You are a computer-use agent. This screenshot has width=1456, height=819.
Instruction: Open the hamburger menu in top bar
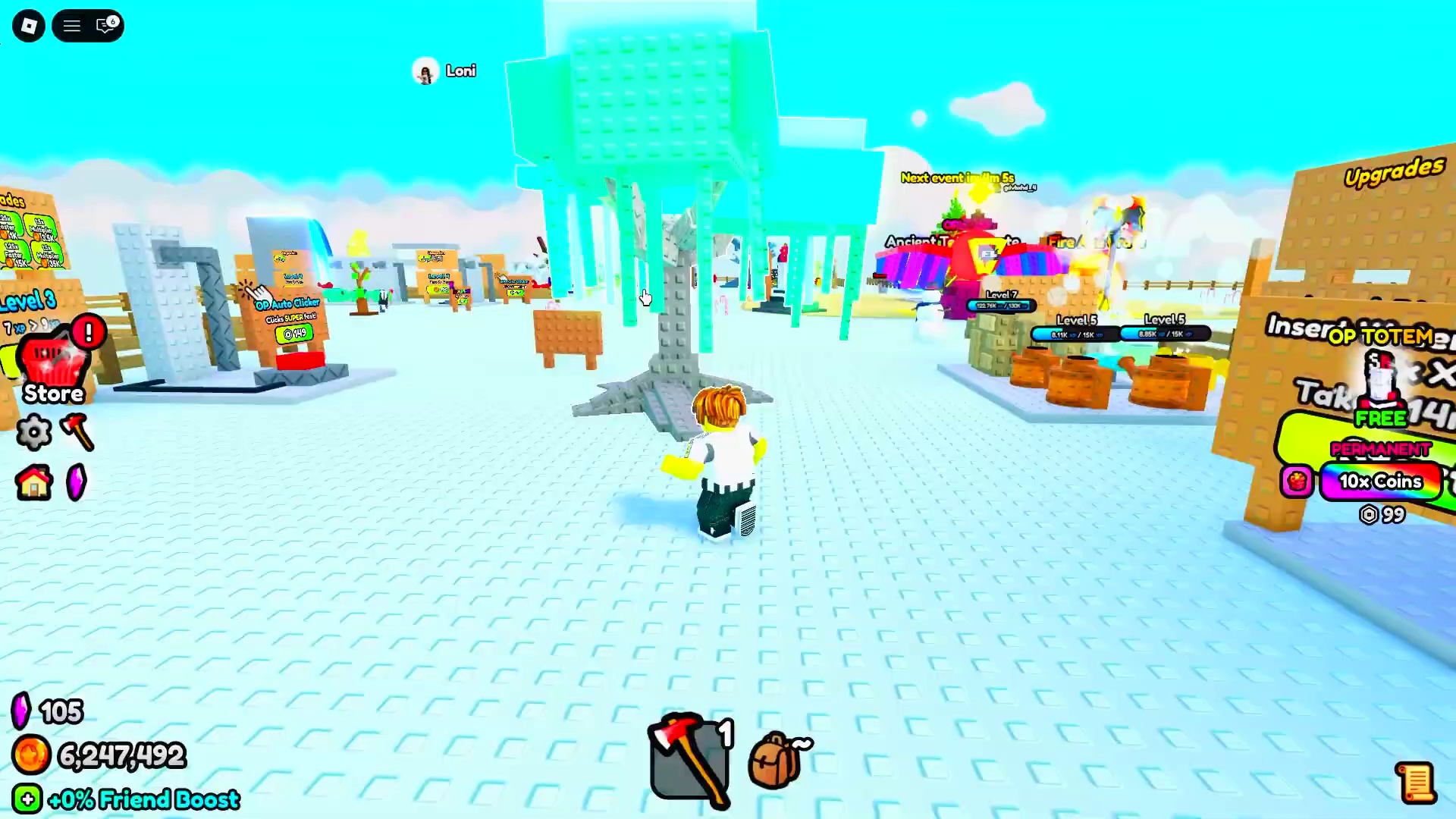(72, 27)
